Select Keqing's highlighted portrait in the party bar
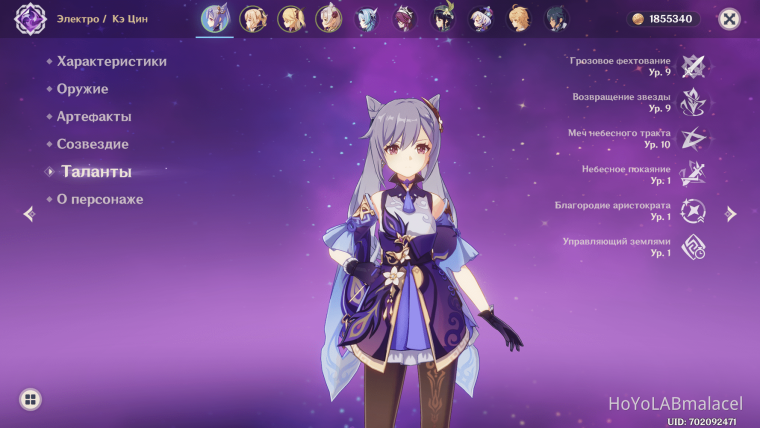 215,18
